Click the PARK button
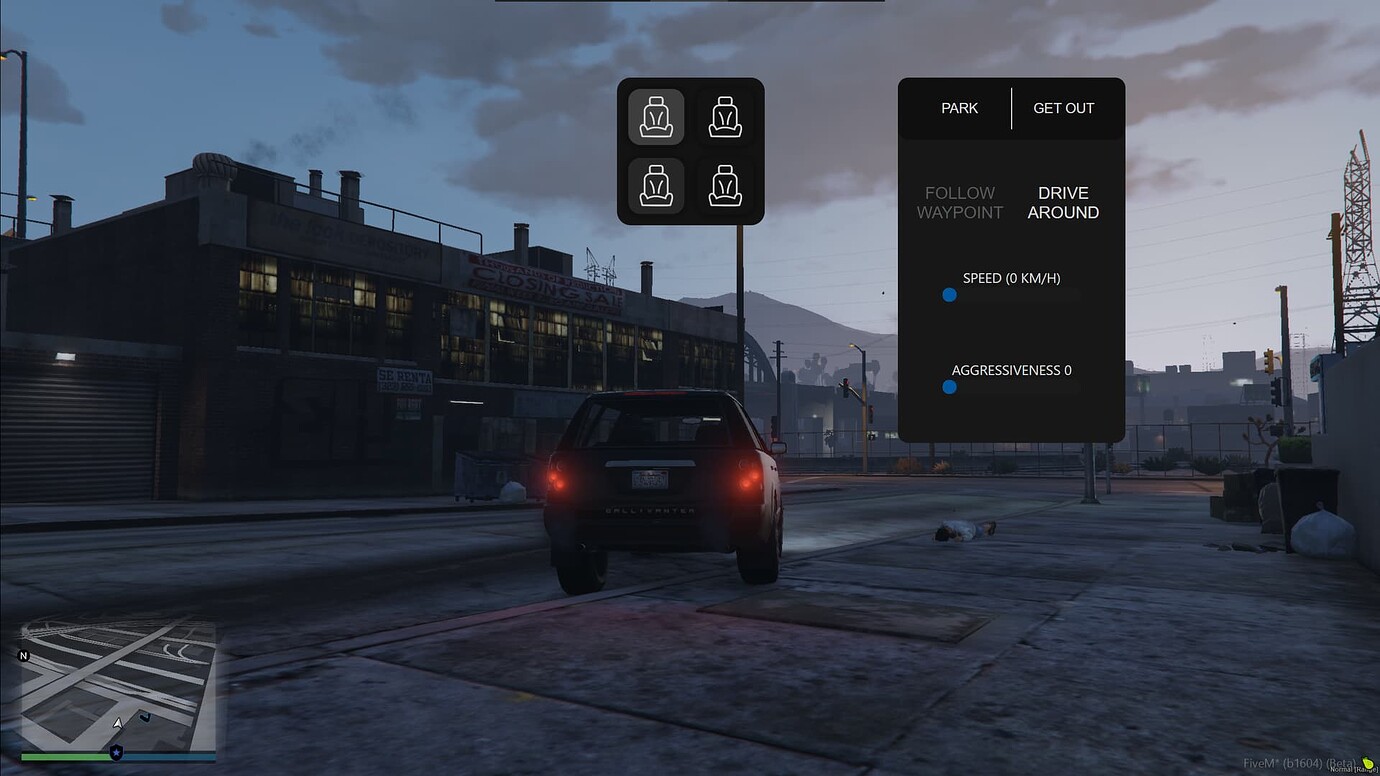1380x776 pixels. click(959, 108)
